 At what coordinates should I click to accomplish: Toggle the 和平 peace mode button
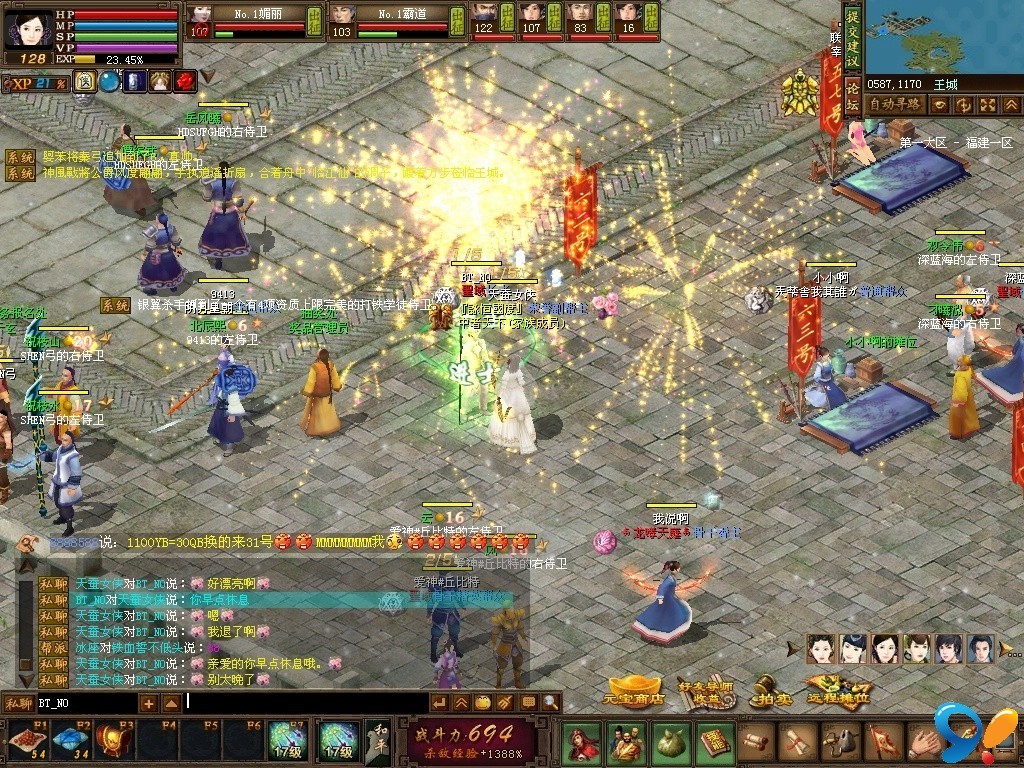coord(378,741)
